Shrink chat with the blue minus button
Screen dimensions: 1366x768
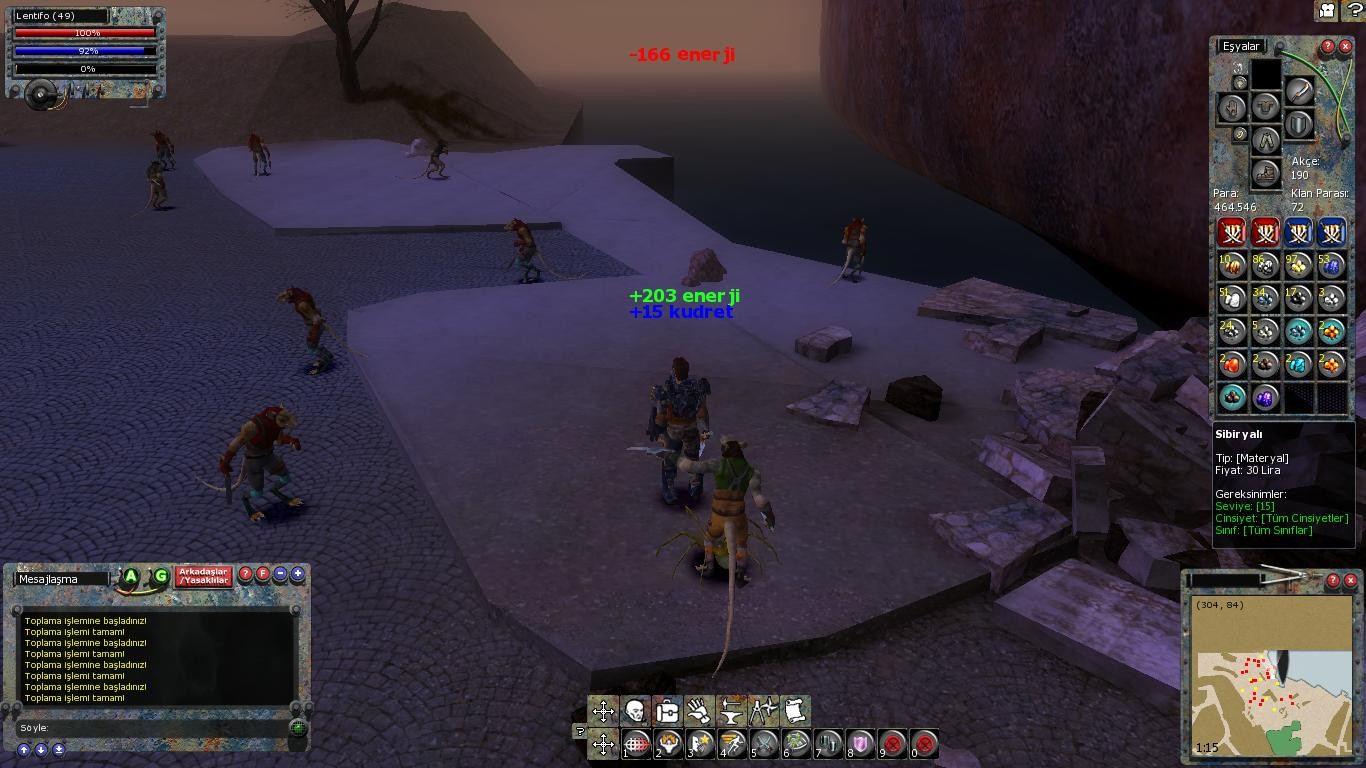[x=281, y=574]
